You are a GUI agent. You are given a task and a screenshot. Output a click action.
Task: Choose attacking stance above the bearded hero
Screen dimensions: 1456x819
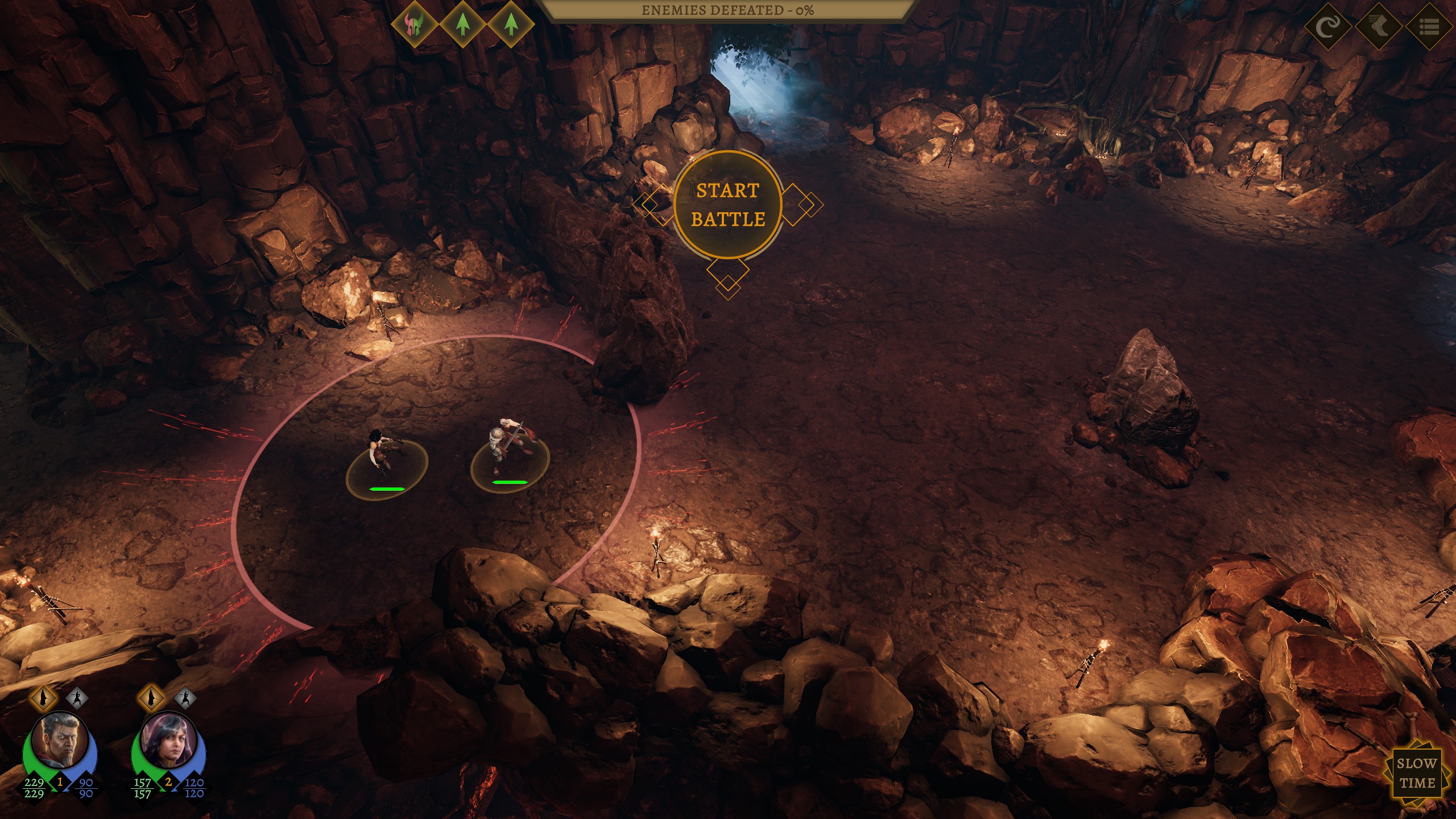(77, 697)
